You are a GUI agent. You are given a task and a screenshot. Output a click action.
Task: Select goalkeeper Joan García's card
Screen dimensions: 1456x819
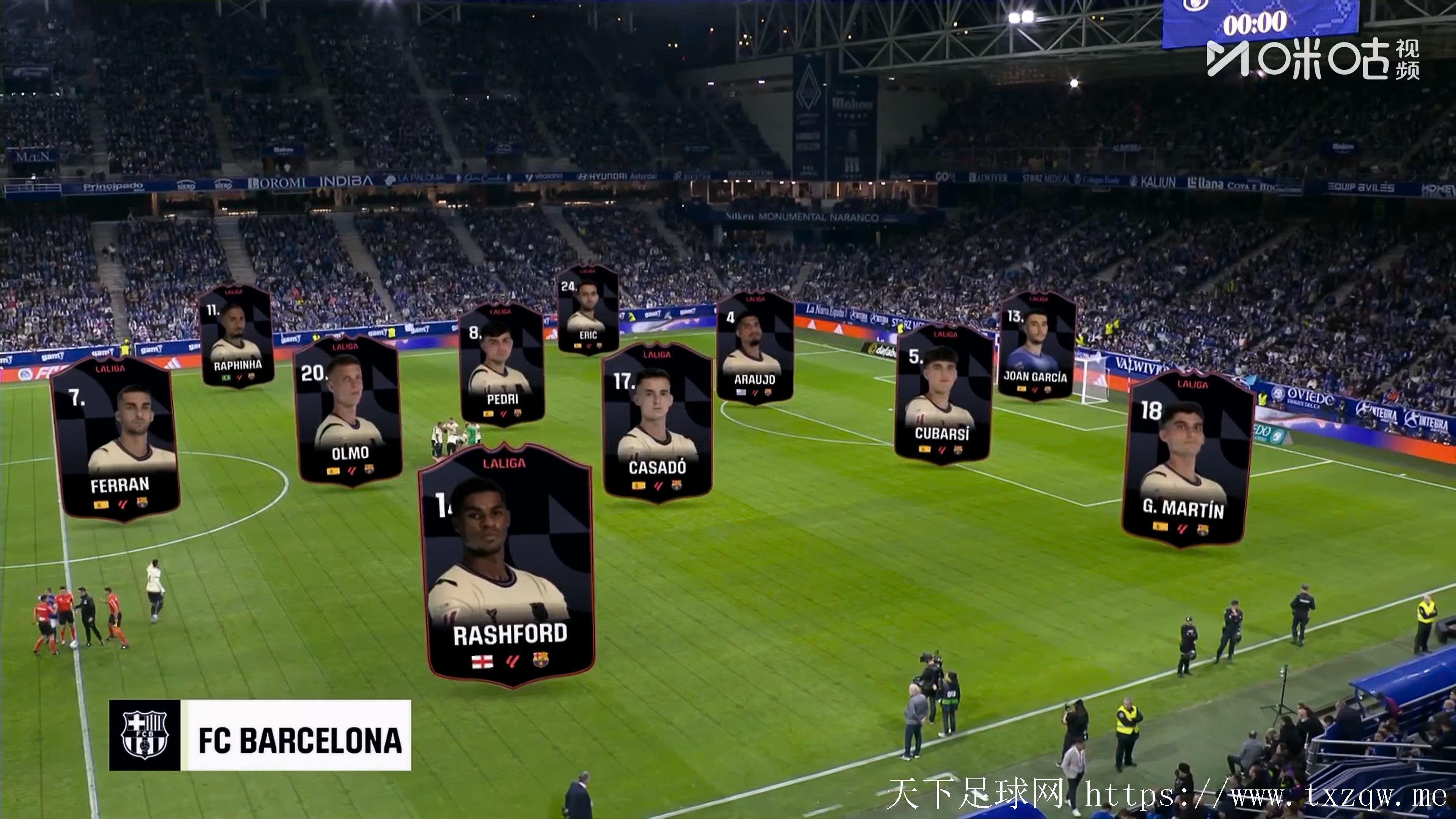coord(1036,347)
